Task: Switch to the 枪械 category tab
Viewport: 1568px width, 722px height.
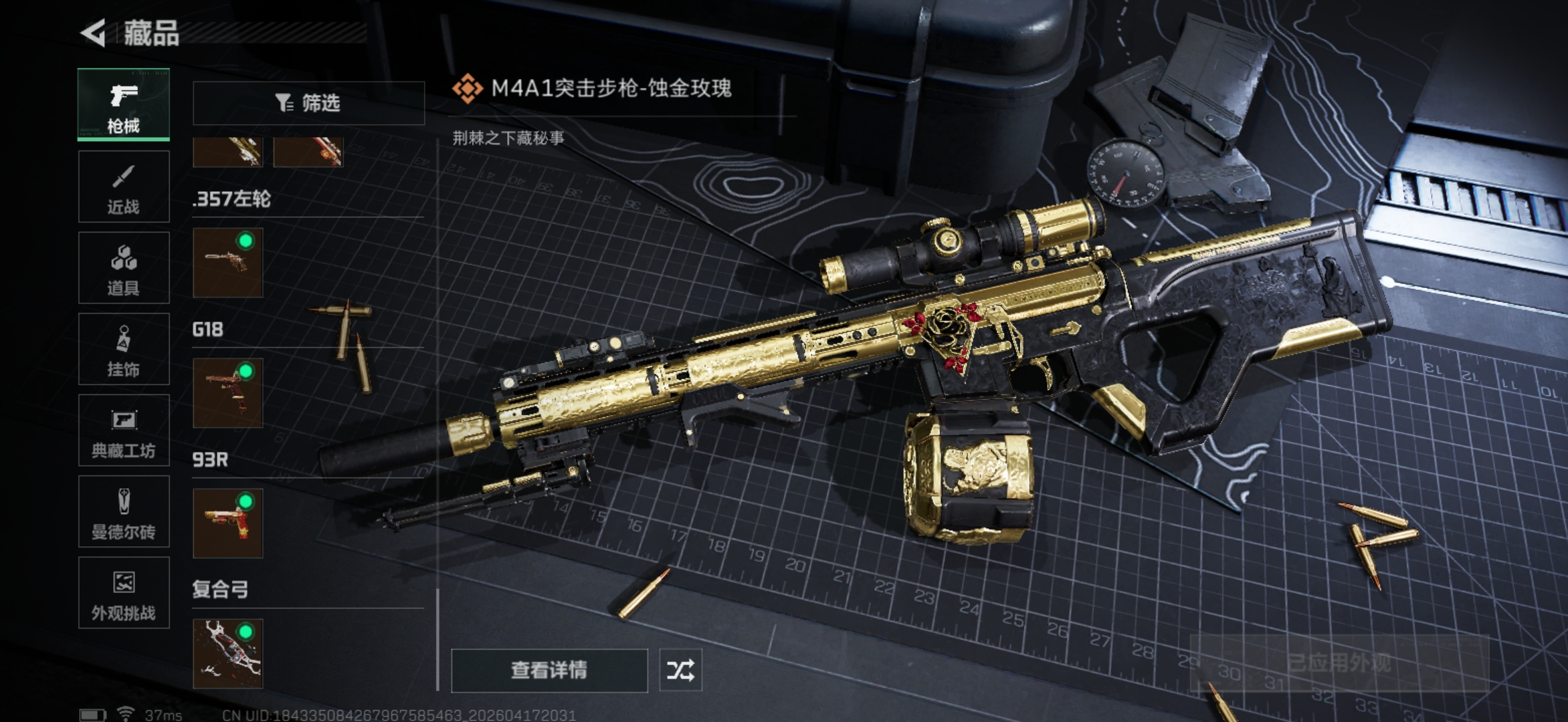Action: click(124, 105)
